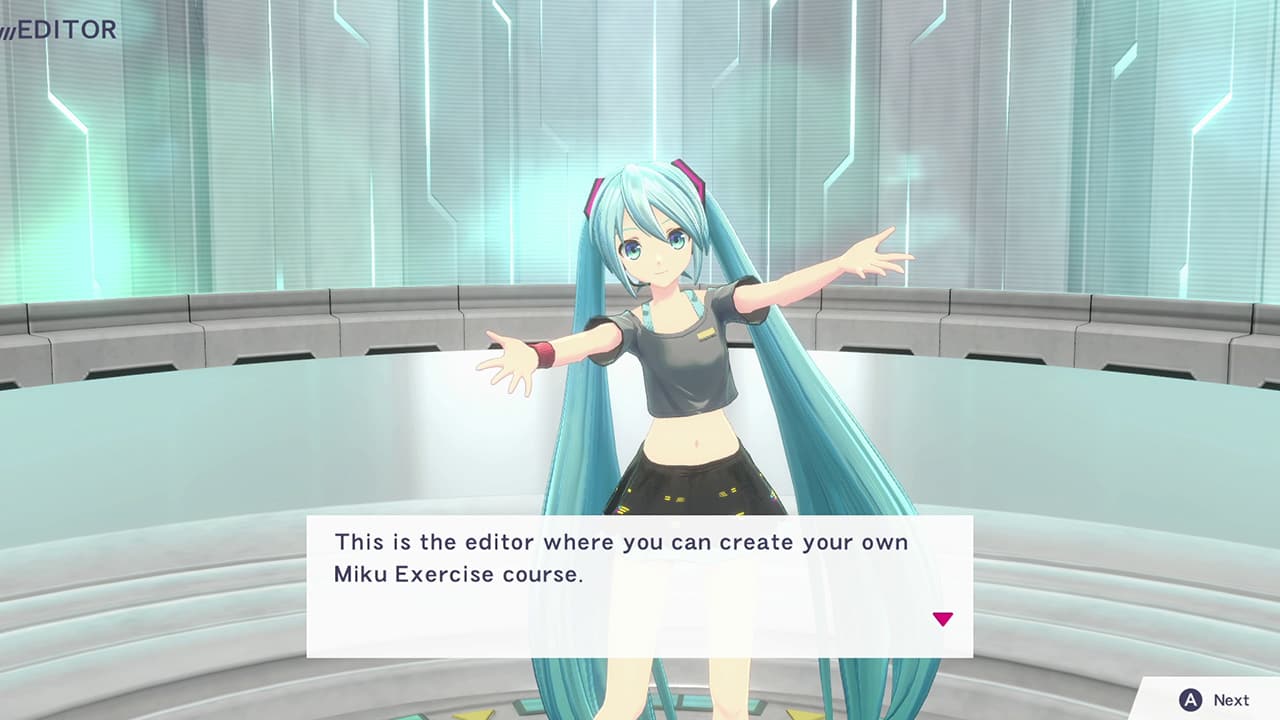Select the pink hair clip on Miku's twintail

click(690, 175)
